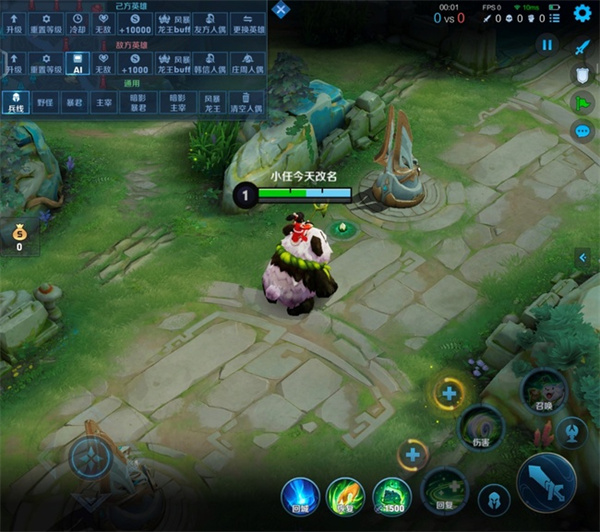600x532 pixels.
Task: Send the green flag signal
Action: click(x=582, y=103)
